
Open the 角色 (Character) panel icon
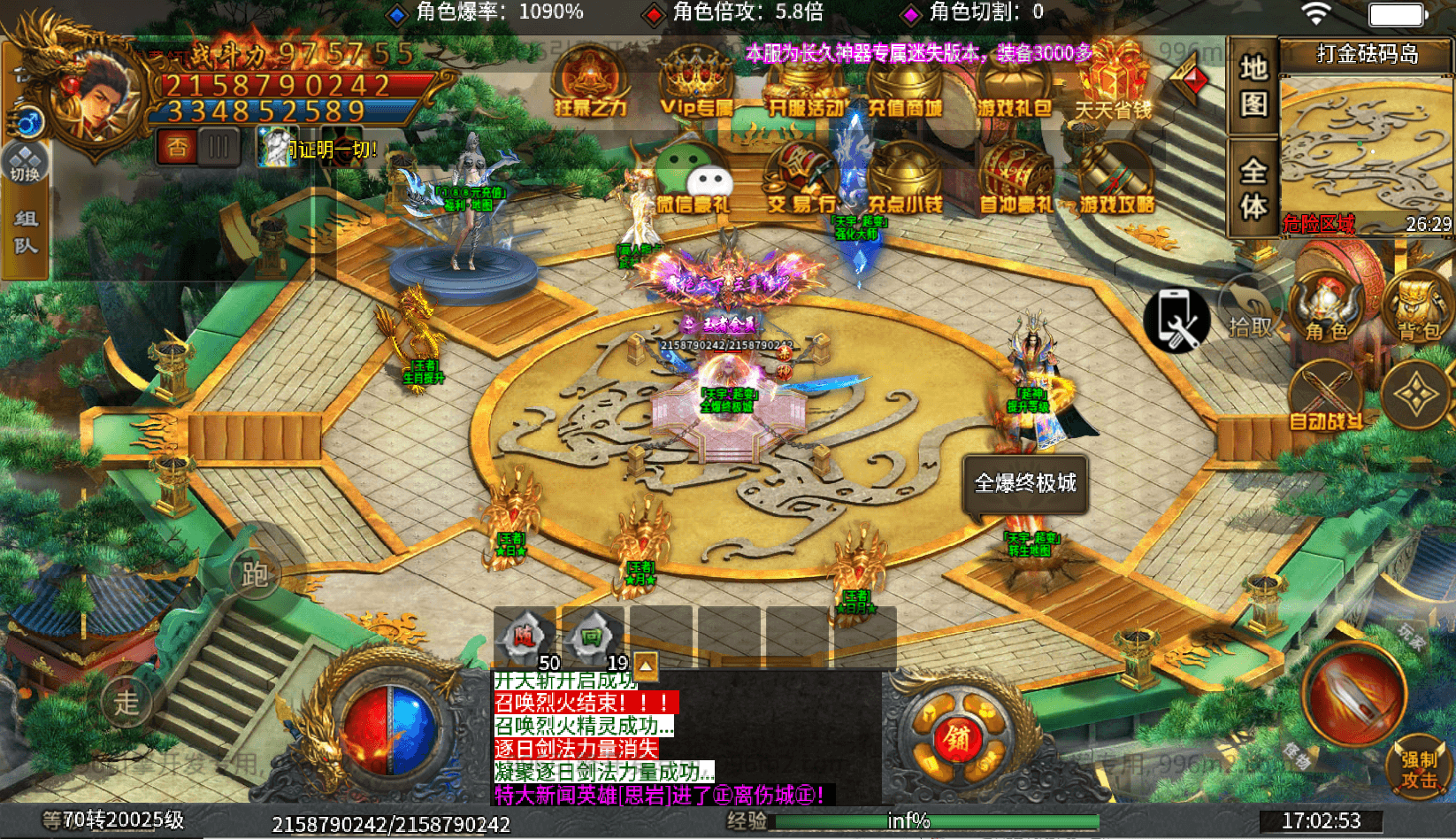1329,305
